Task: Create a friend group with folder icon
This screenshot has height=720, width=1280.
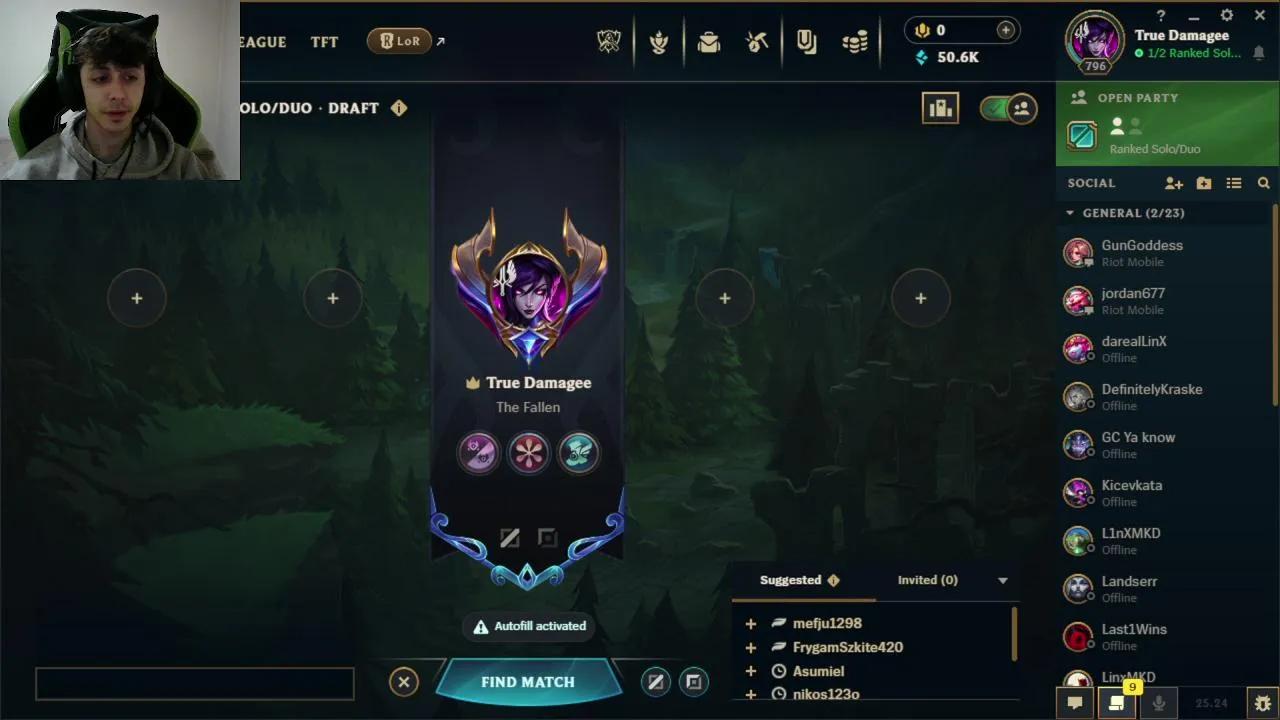Action: point(1204,183)
